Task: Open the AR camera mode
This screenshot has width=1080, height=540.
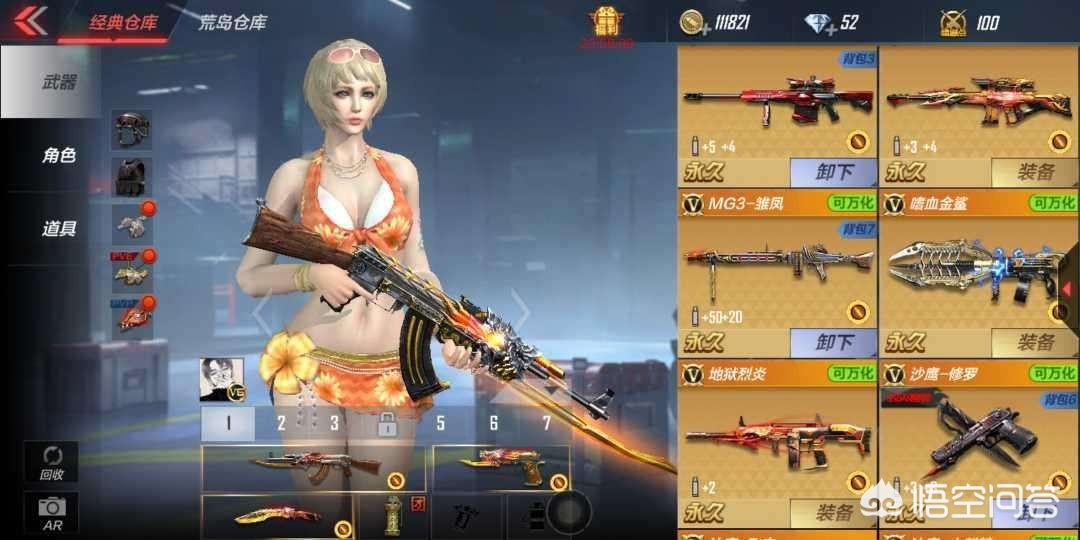Action: tap(50, 513)
